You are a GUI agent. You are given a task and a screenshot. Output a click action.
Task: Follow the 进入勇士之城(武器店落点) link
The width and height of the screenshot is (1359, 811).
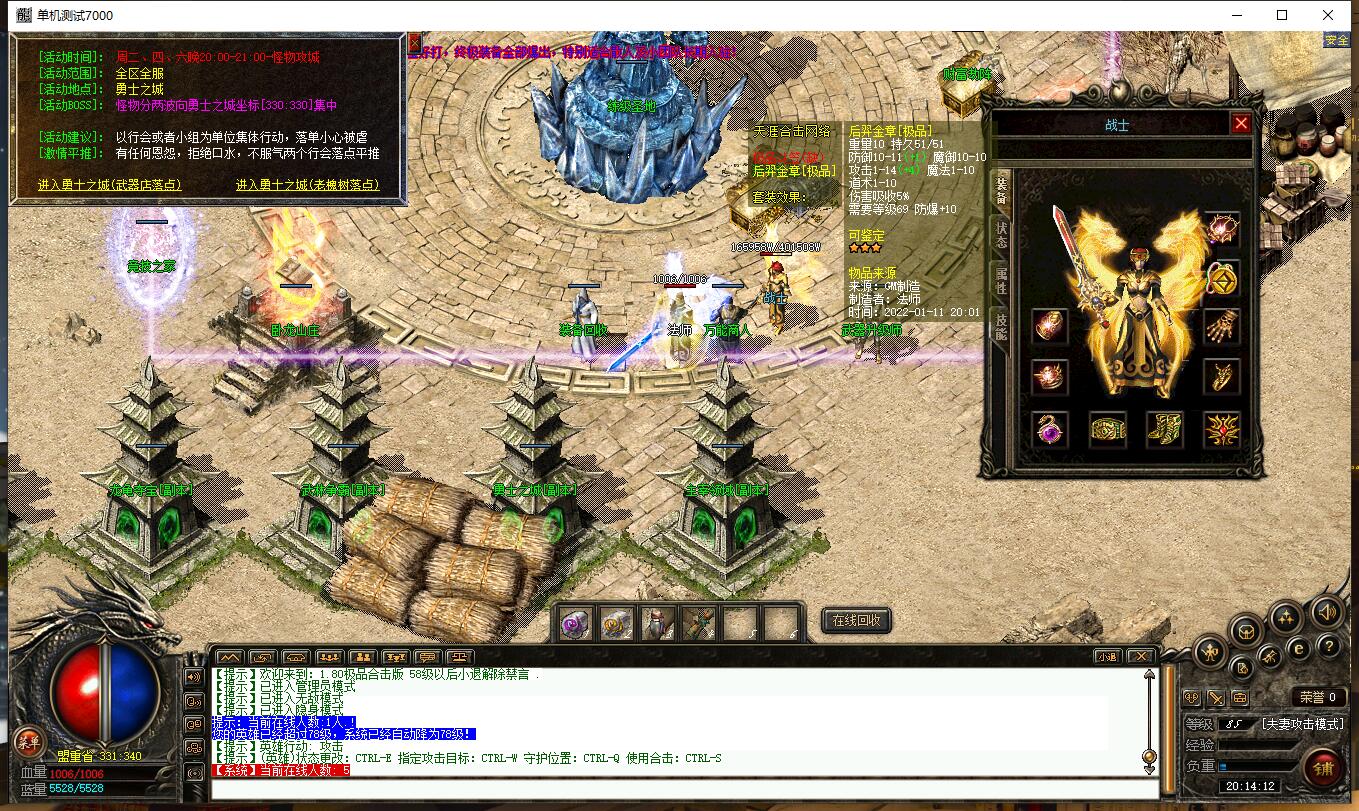[110, 185]
